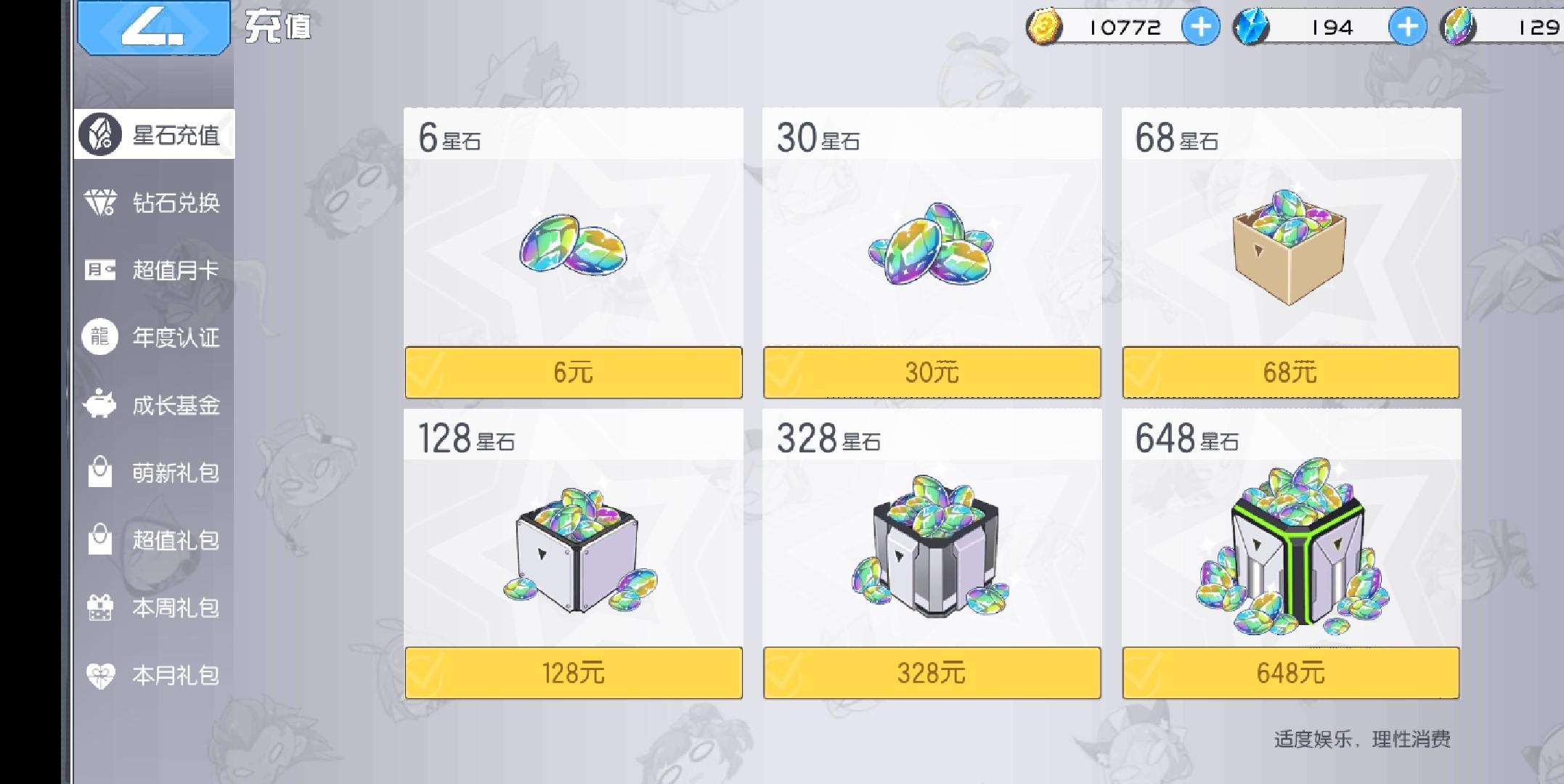Click the 萌新礼包 newbie pack bag icon

pyautogui.click(x=99, y=472)
